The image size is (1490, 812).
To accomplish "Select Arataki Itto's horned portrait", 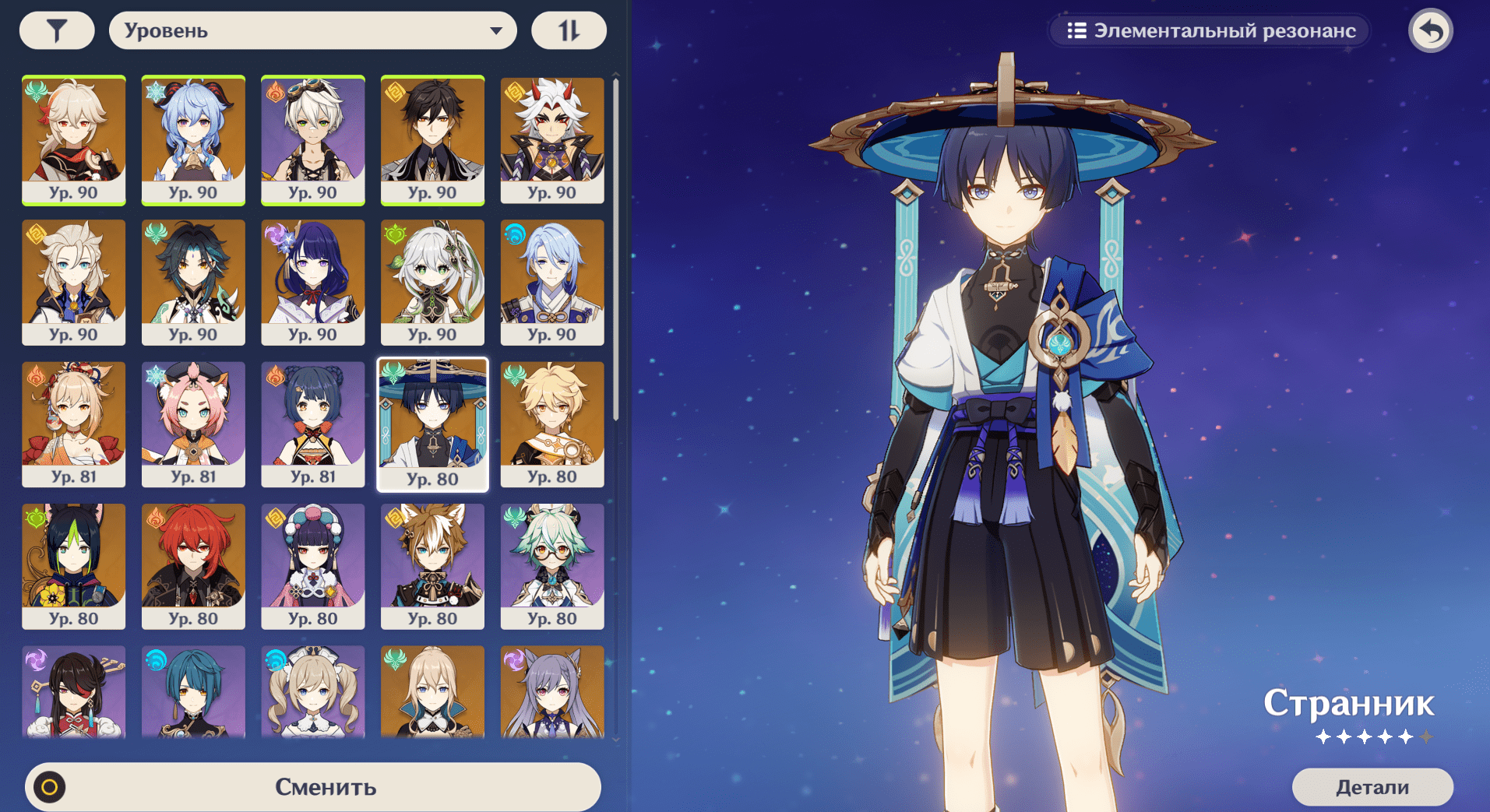I will tap(552, 140).
